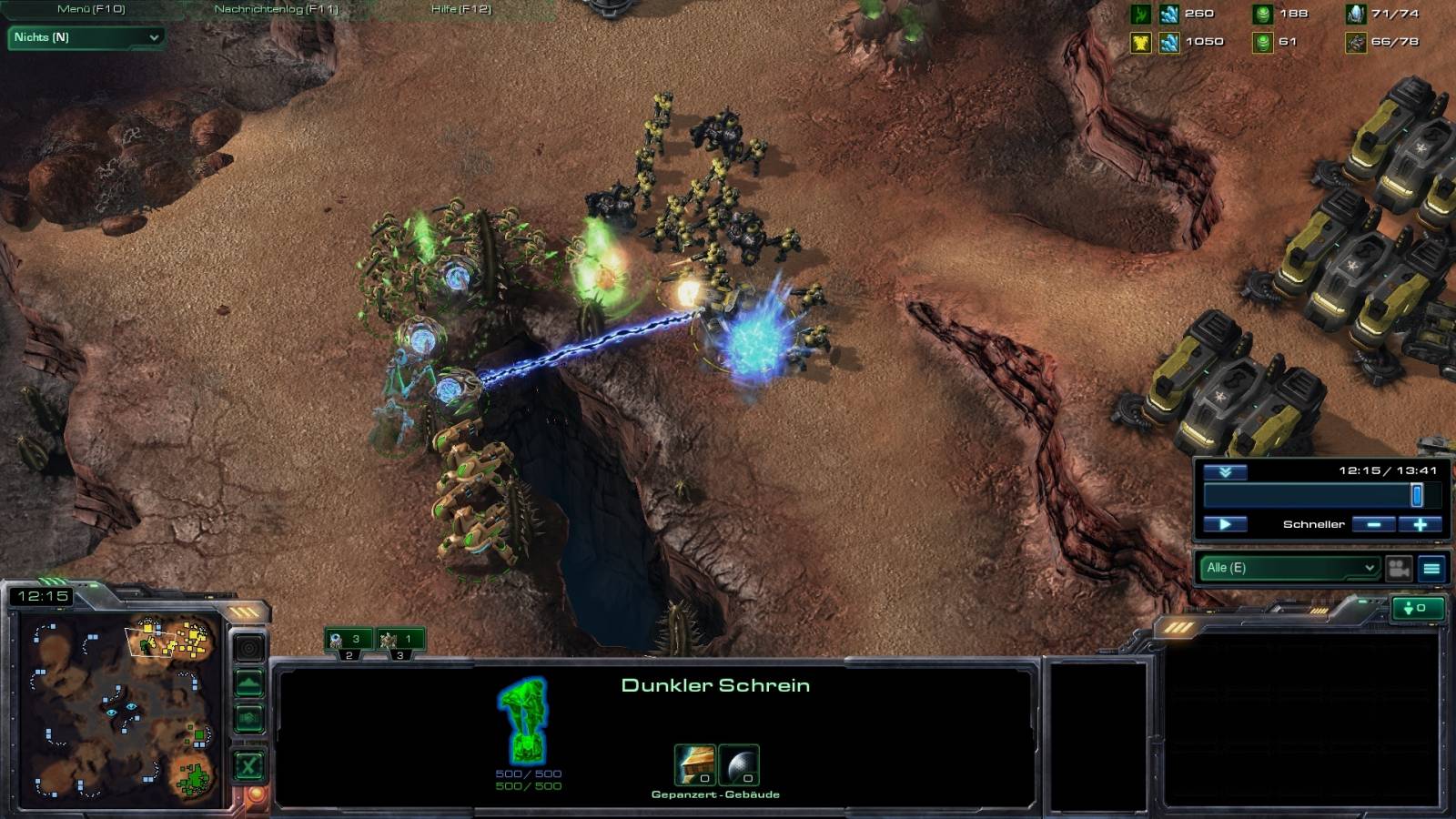Screen dimensions: 1456x819
Task: Open the Nachrichtenlog message log
Action: (276, 9)
